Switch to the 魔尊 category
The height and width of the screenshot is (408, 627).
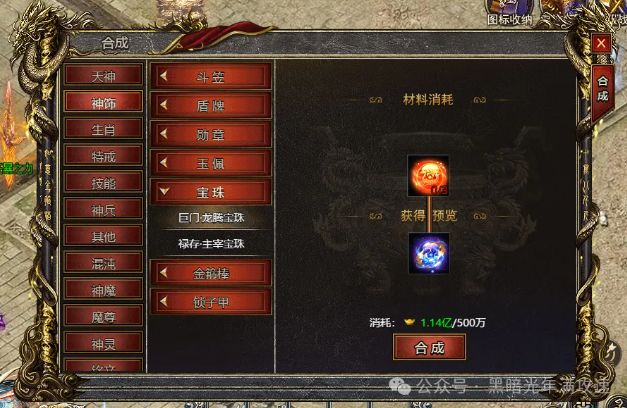(103, 315)
